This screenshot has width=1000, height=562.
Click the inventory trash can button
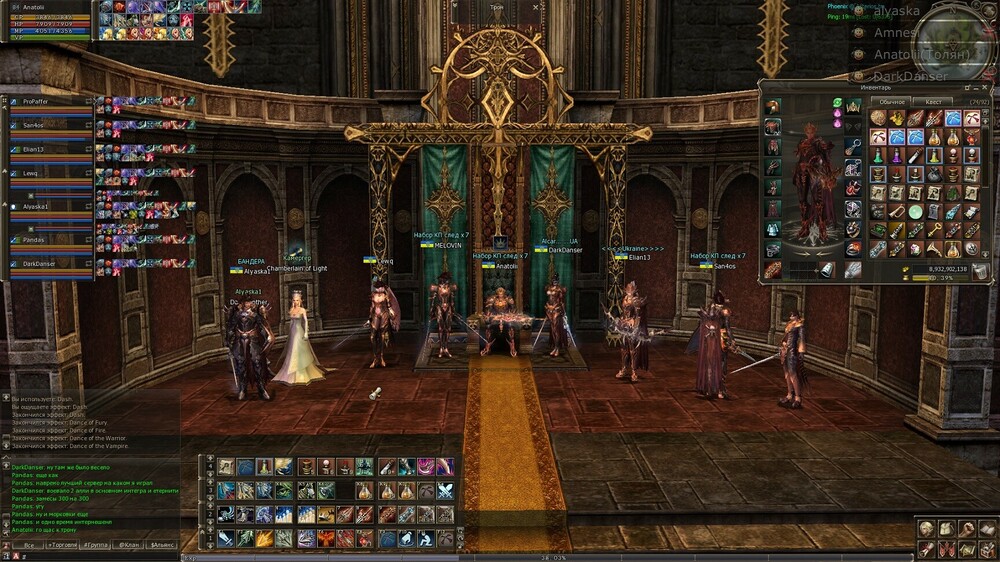click(x=980, y=270)
